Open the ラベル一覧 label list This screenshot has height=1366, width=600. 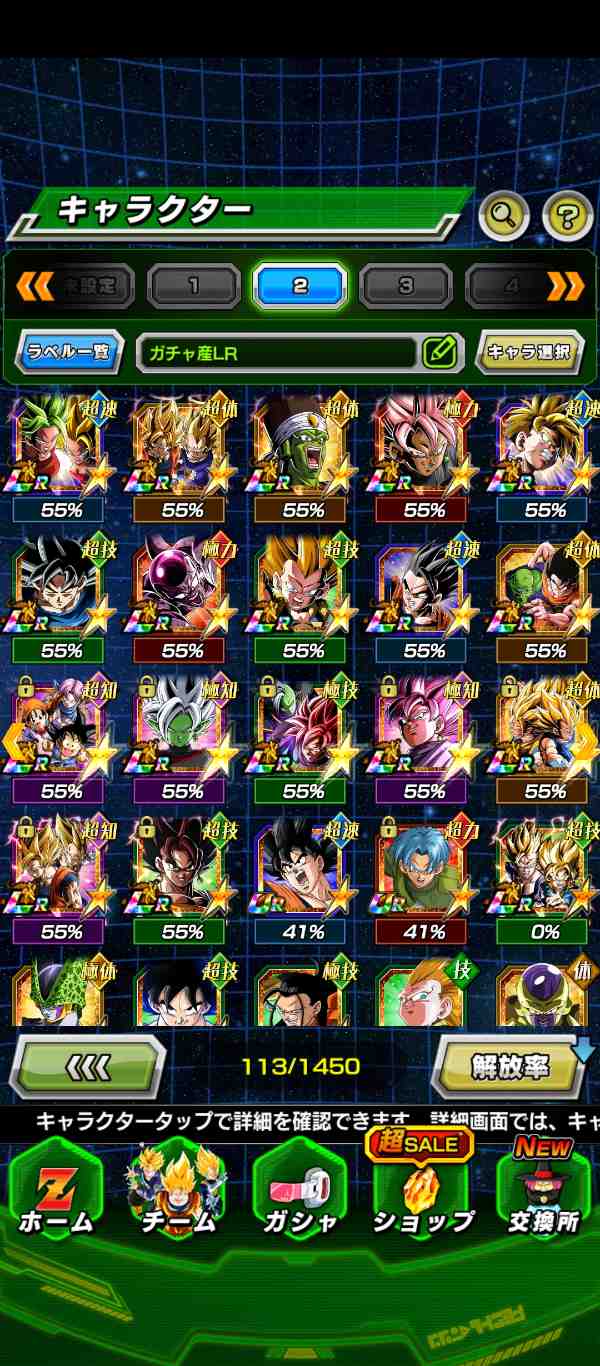pyautogui.click(x=69, y=352)
